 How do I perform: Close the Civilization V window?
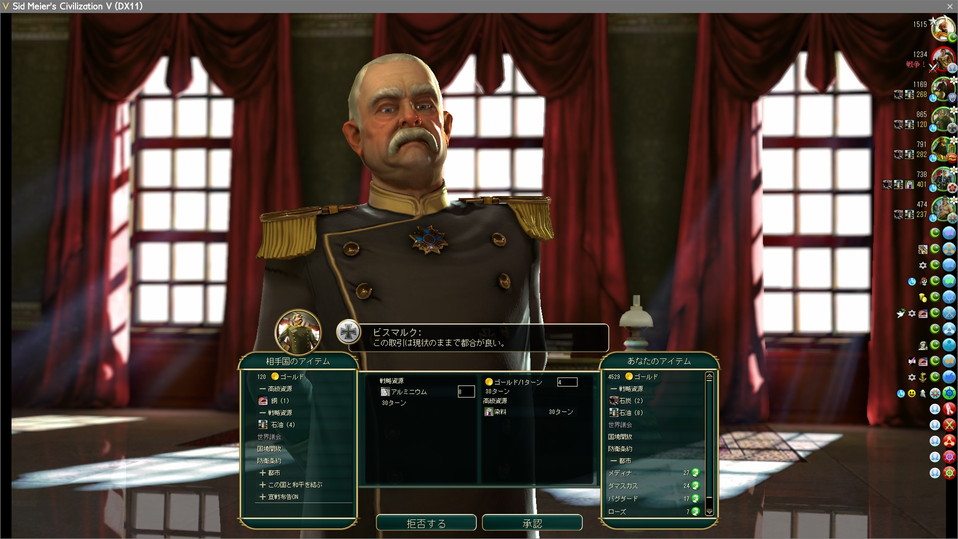[949, 6]
